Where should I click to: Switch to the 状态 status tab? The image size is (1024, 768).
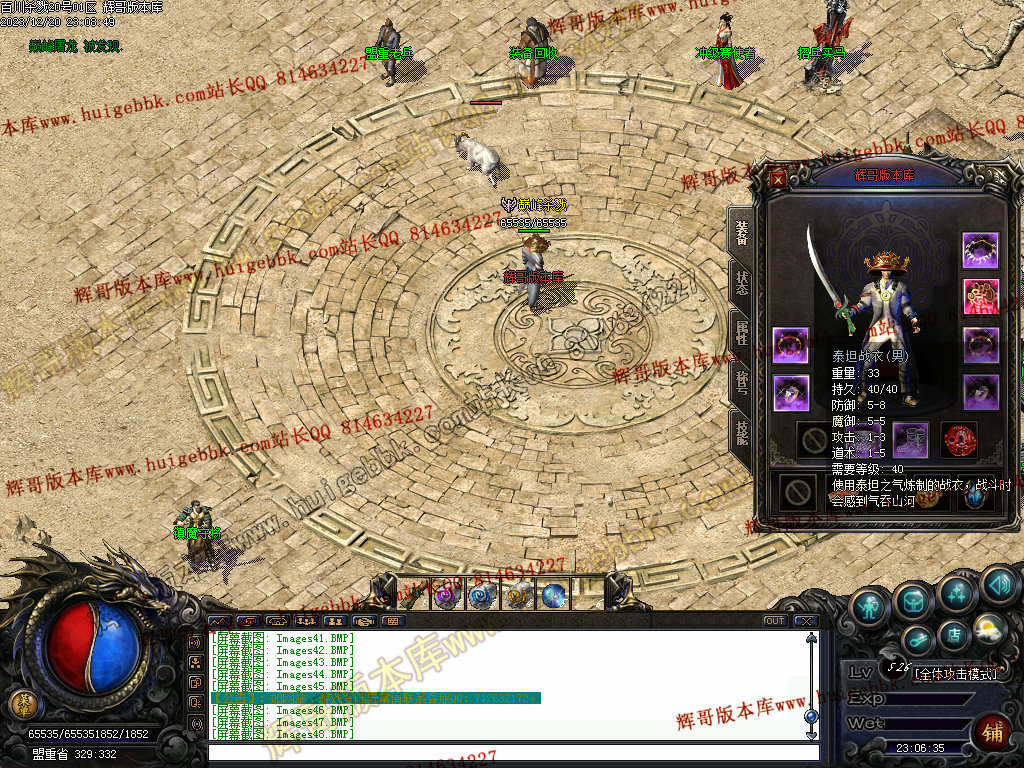point(742,281)
